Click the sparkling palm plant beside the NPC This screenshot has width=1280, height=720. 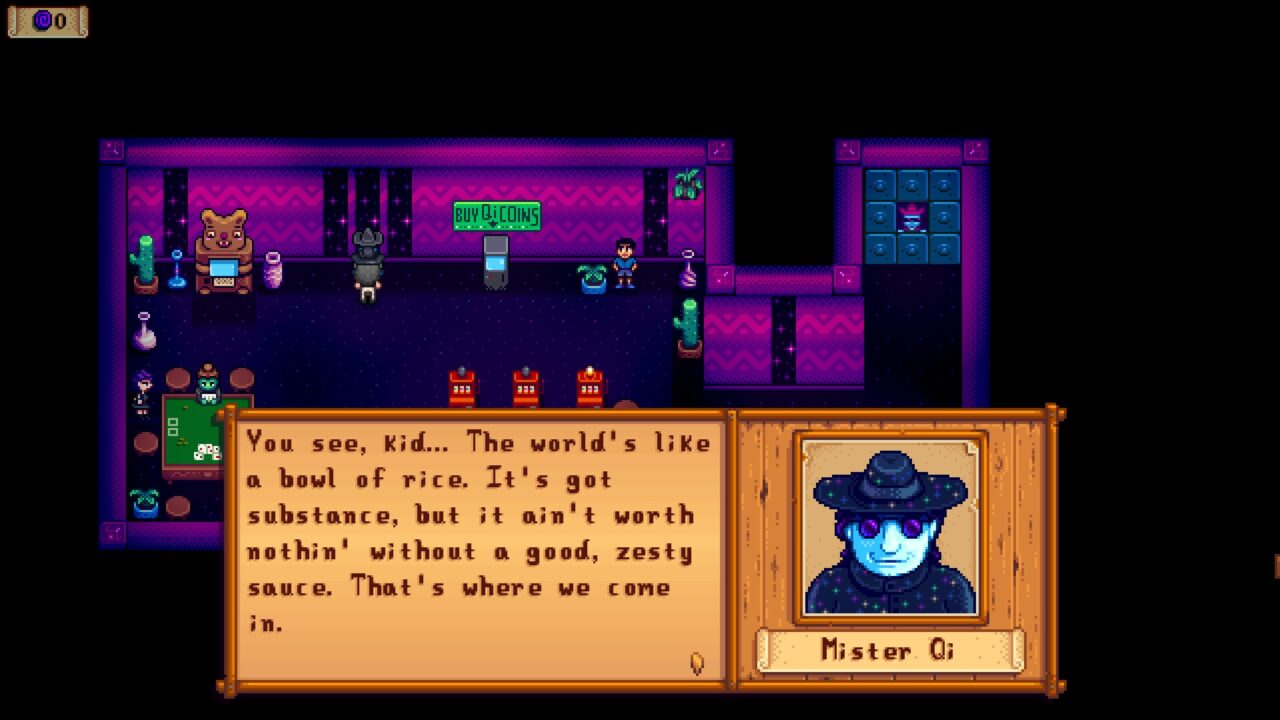pyautogui.click(x=591, y=278)
